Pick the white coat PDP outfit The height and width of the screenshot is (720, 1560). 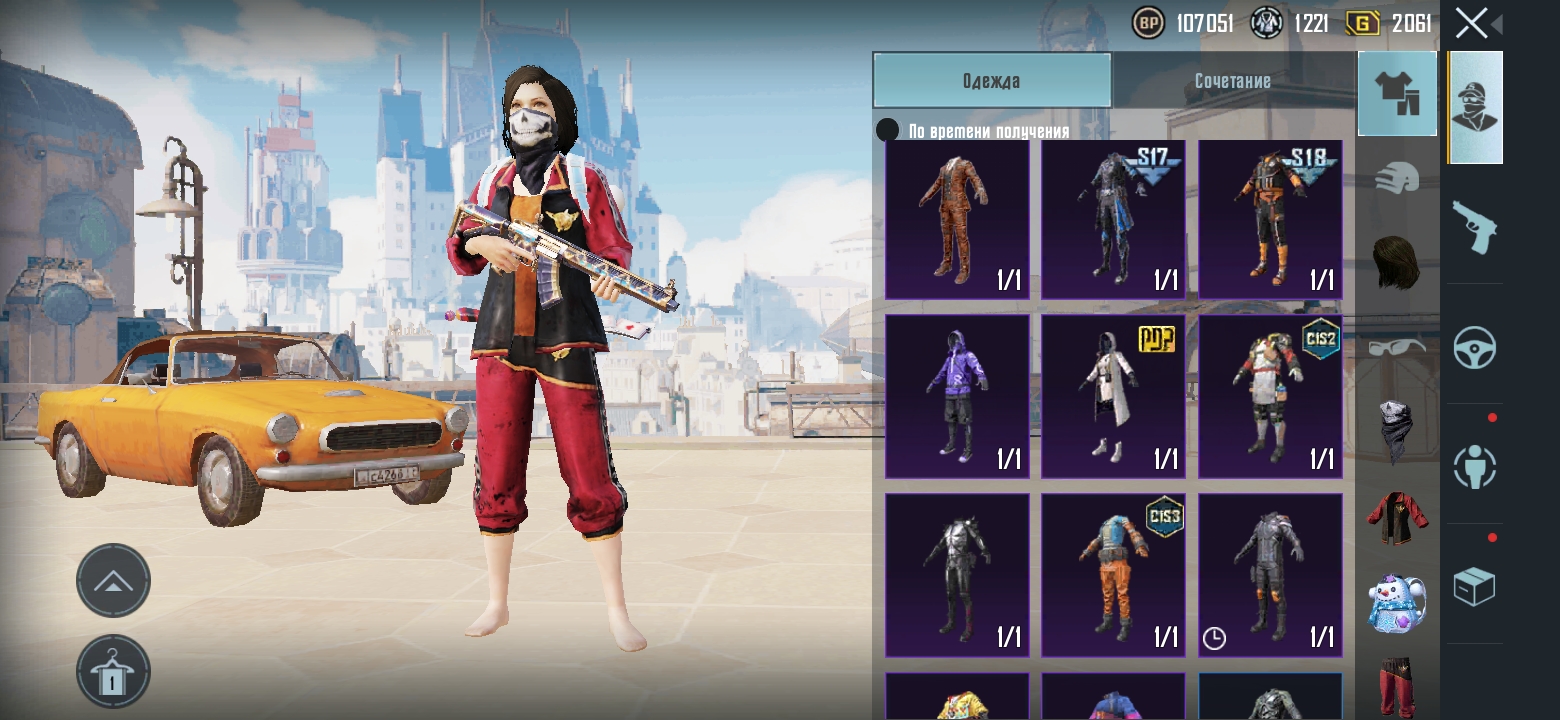coord(1113,396)
